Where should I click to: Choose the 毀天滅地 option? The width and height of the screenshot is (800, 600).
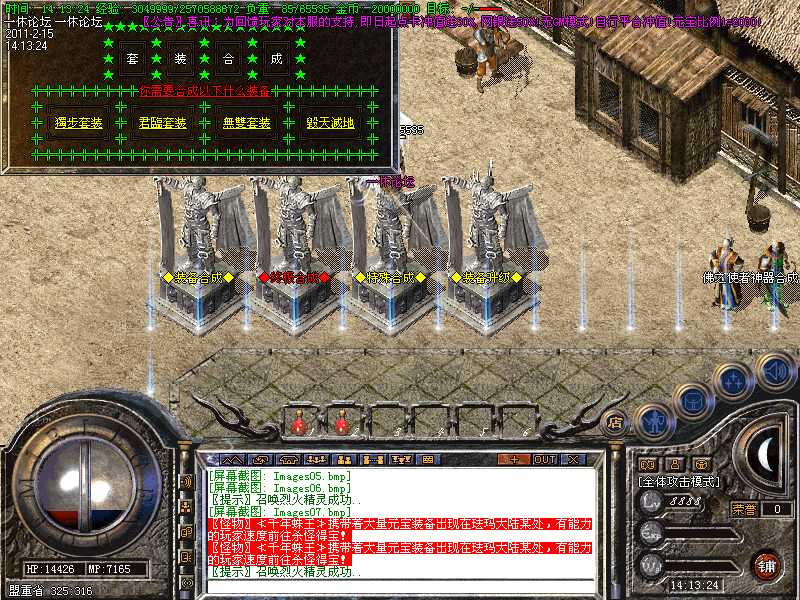[331, 124]
